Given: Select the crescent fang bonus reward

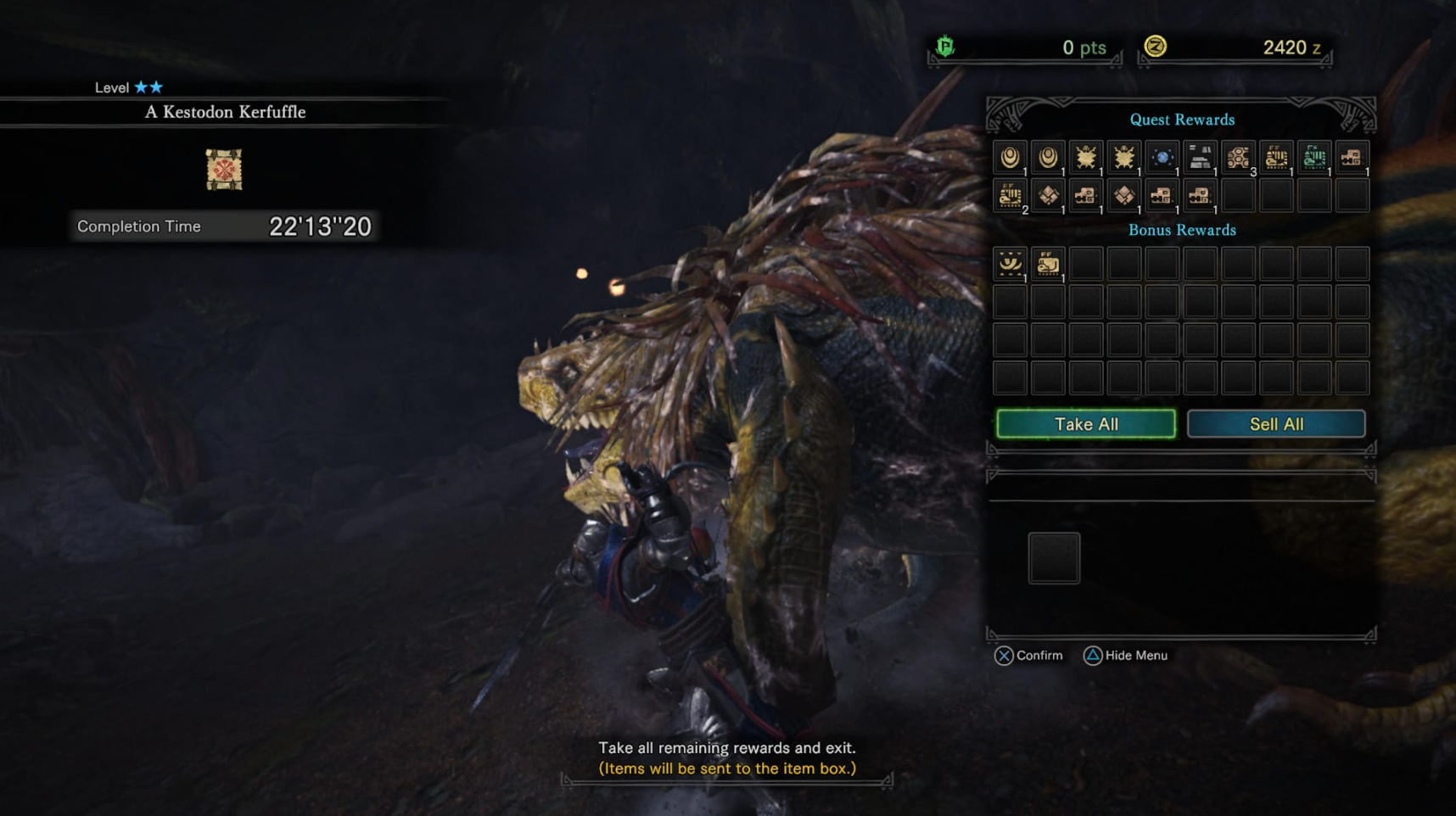Looking at the screenshot, I should tap(1010, 264).
